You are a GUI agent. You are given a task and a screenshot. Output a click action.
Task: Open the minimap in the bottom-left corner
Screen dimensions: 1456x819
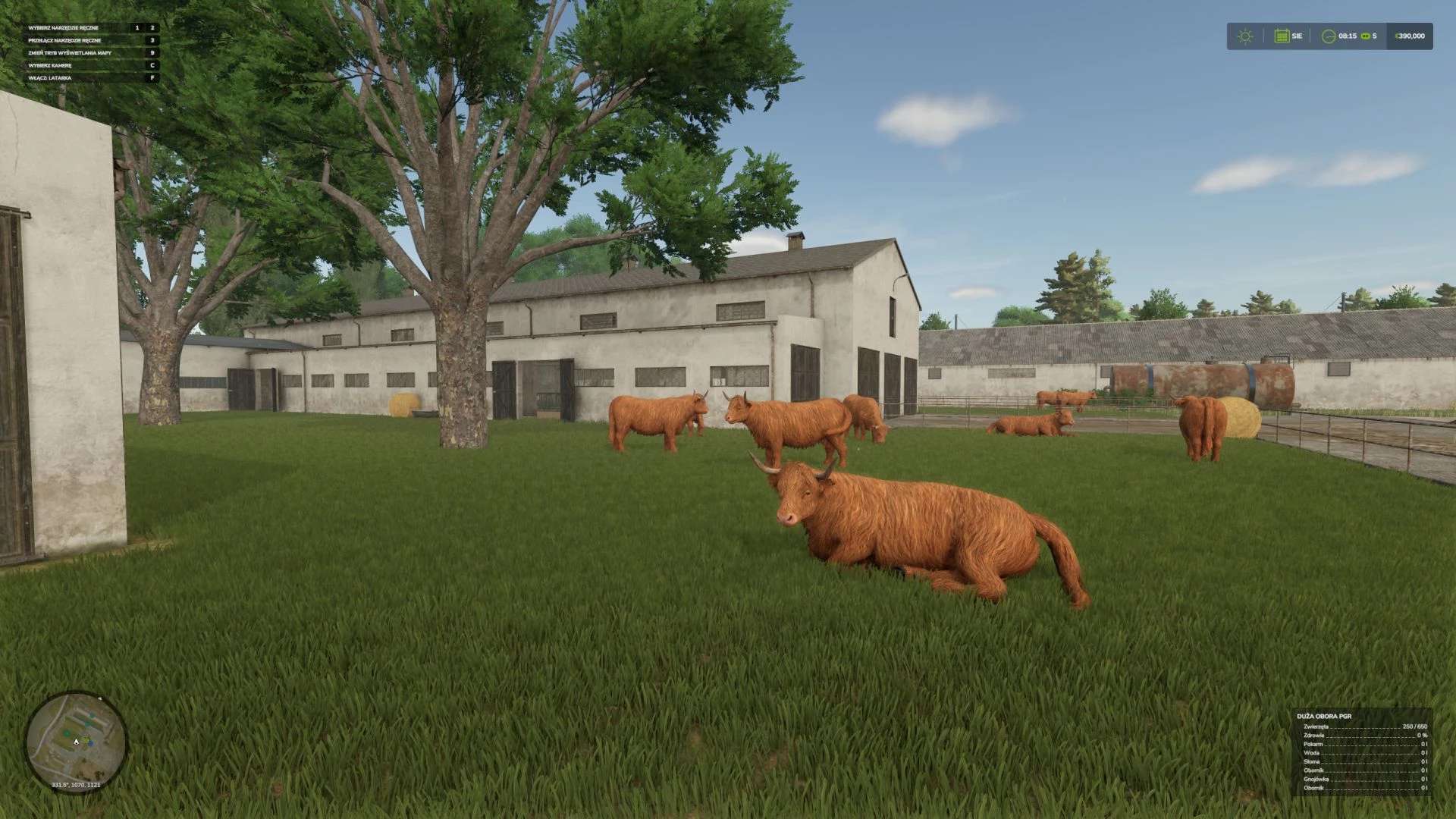[76, 739]
